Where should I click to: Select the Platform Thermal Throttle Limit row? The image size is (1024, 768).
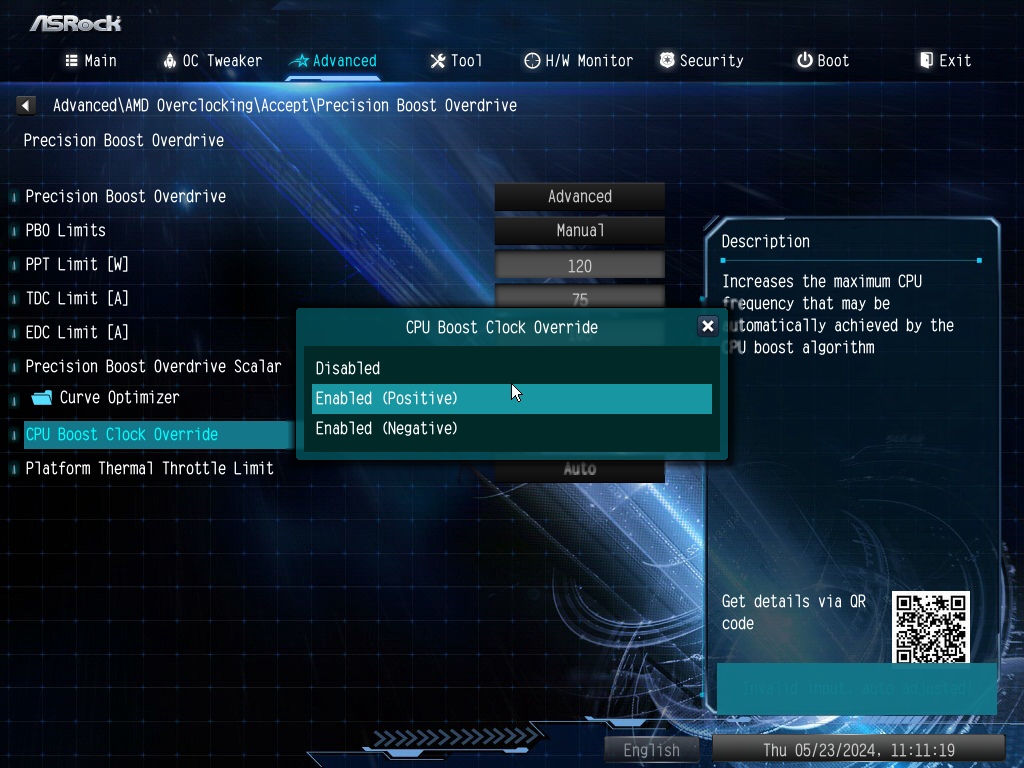[x=149, y=468]
